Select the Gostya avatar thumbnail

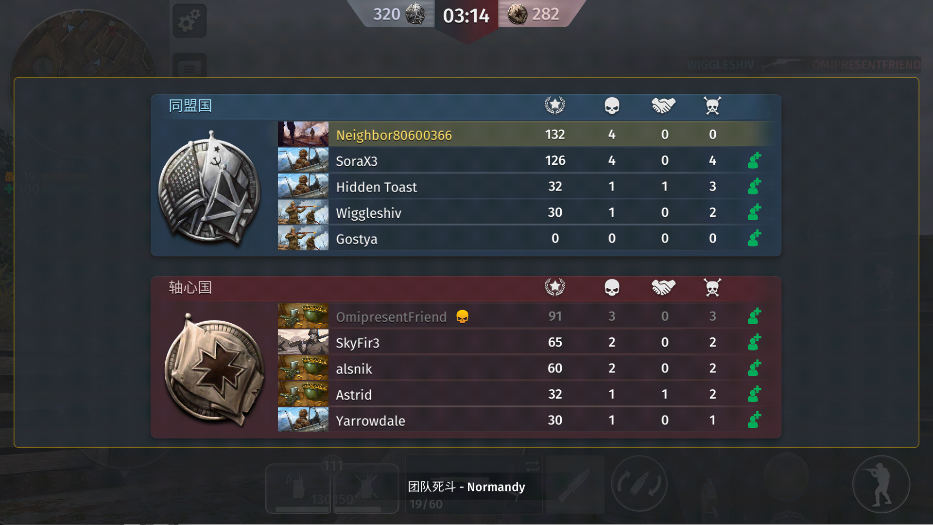[x=303, y=239]
